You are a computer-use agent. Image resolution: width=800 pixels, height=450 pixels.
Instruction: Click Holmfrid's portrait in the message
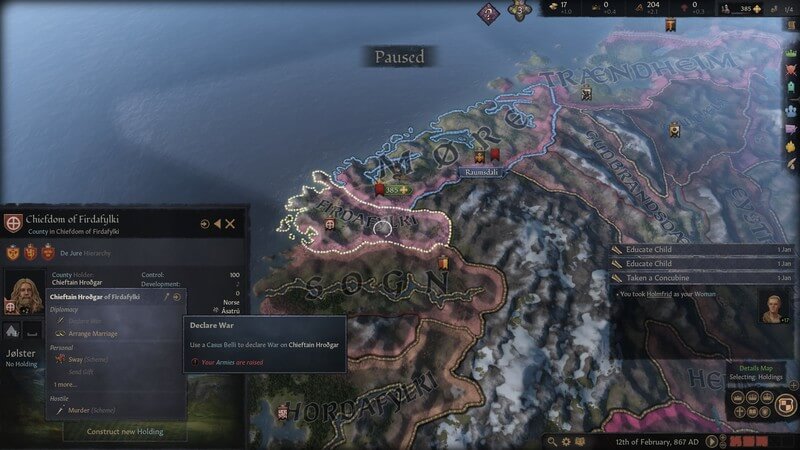(773, 308)
